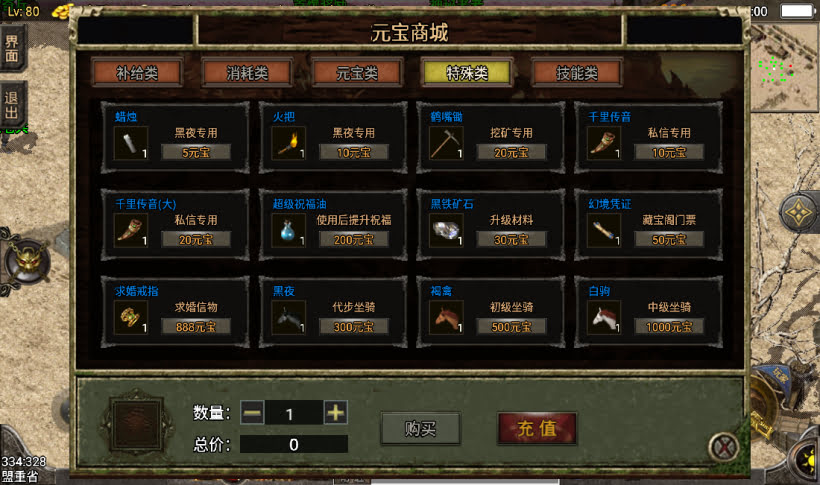Select the 元宝类 tab

click(357, 73)
